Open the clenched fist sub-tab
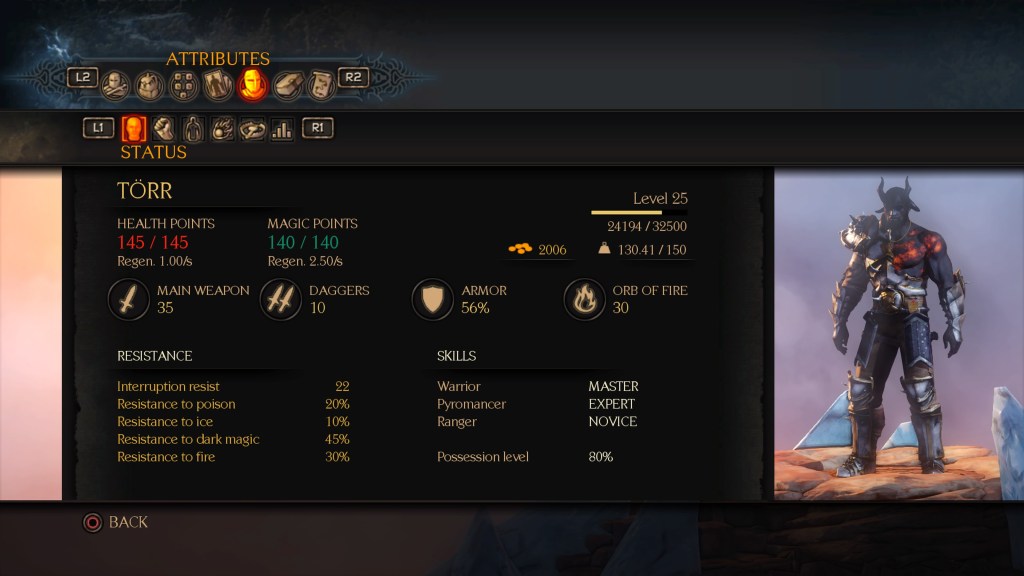This screenshot has height=576, width=1024. [163, 129]
